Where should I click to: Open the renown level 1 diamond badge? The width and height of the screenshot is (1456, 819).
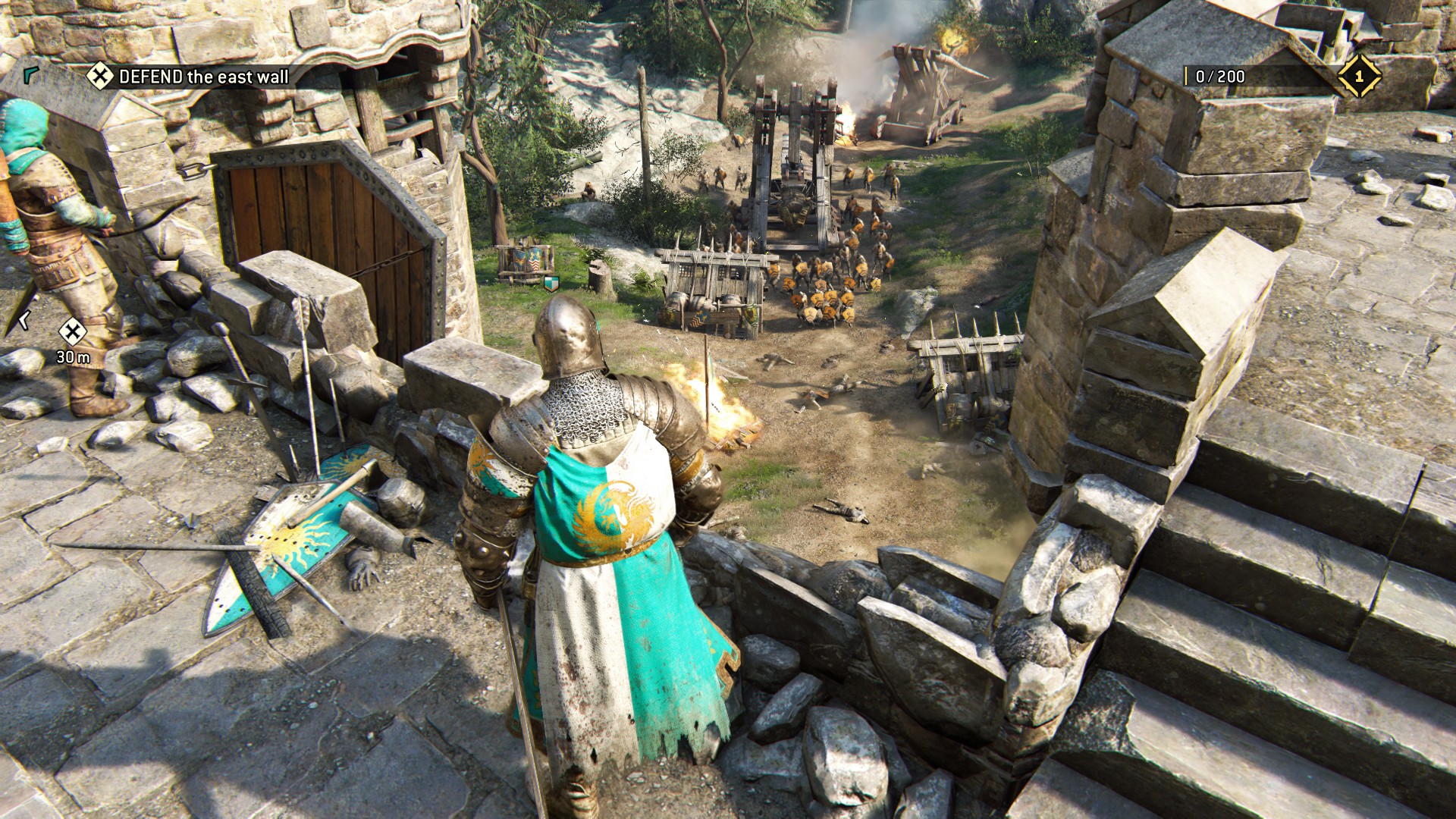coord(1358,76)
